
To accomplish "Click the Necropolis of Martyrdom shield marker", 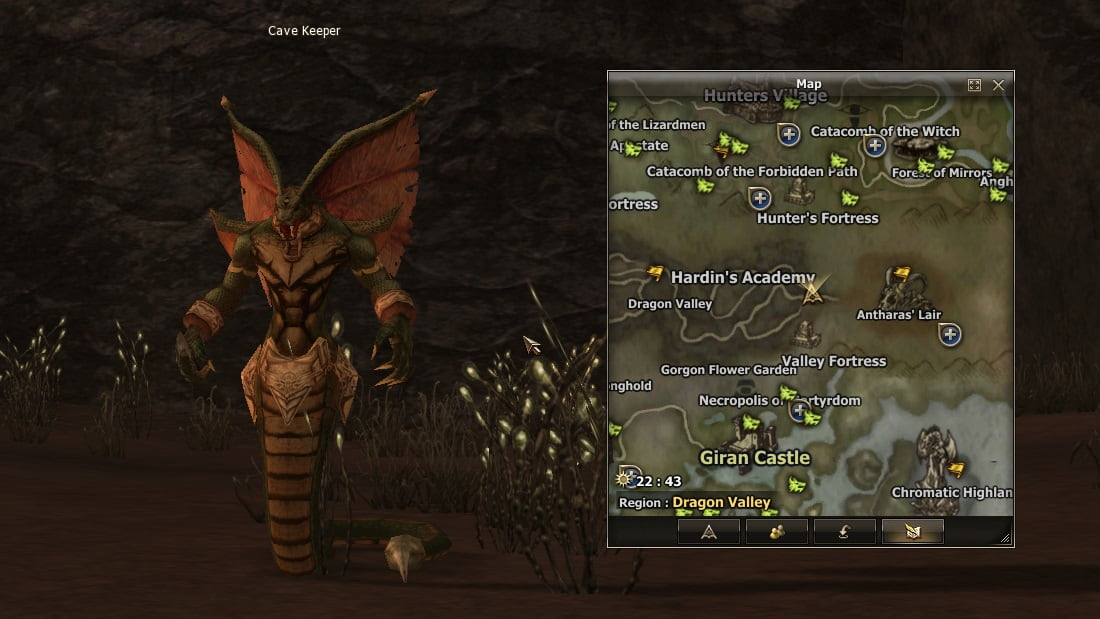I will pos(799,410).
